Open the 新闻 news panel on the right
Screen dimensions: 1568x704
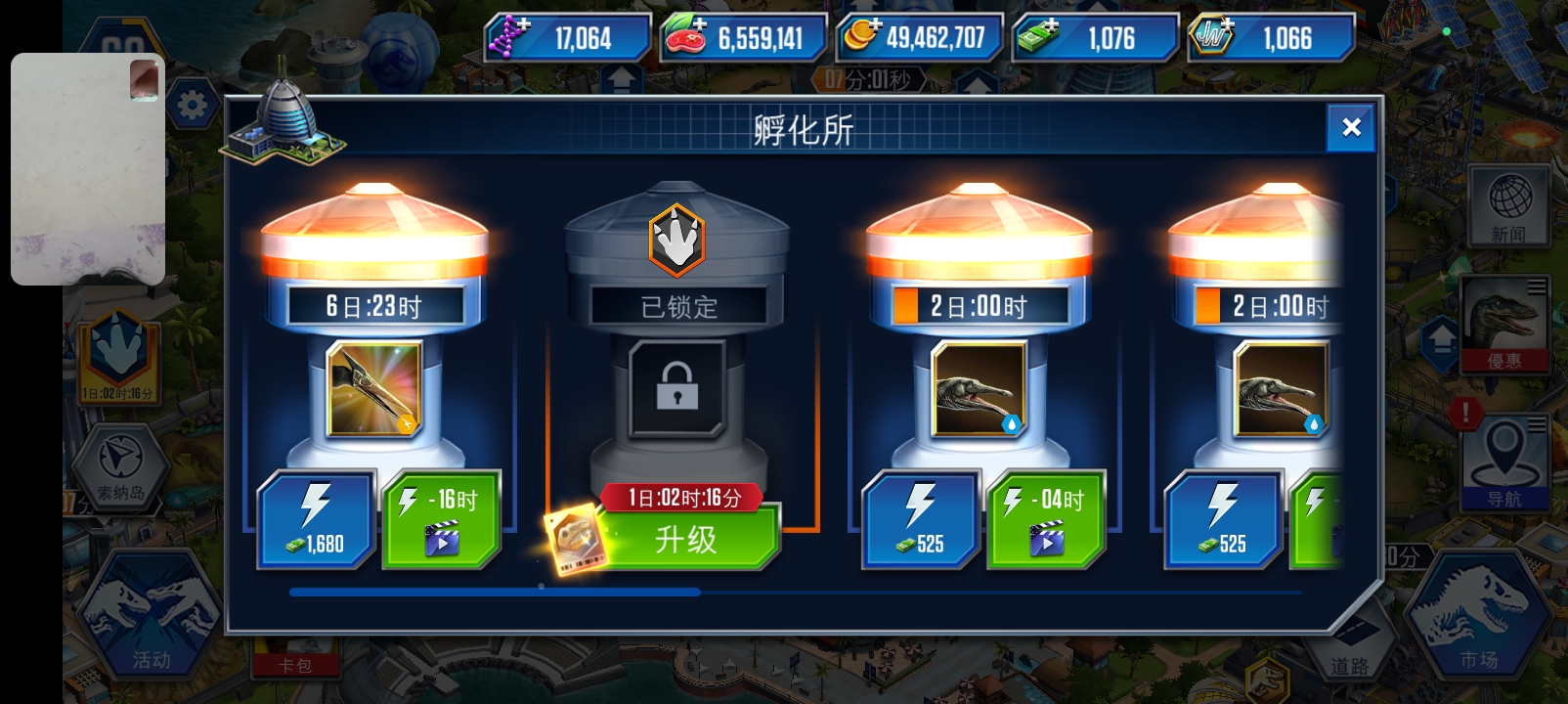(x=1510, y=208)
